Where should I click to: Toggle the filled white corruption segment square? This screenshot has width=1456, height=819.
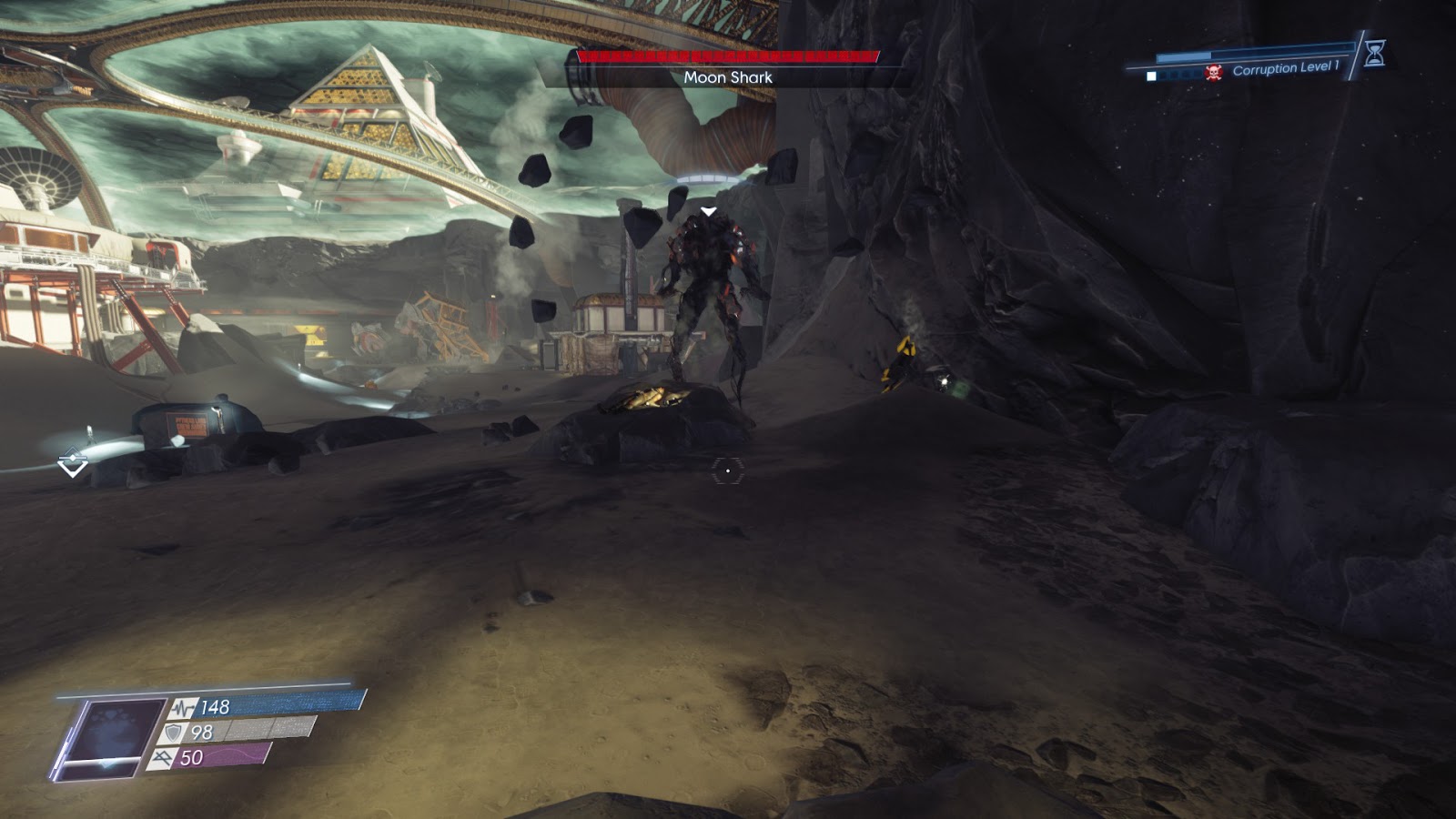coord(1151,75)
